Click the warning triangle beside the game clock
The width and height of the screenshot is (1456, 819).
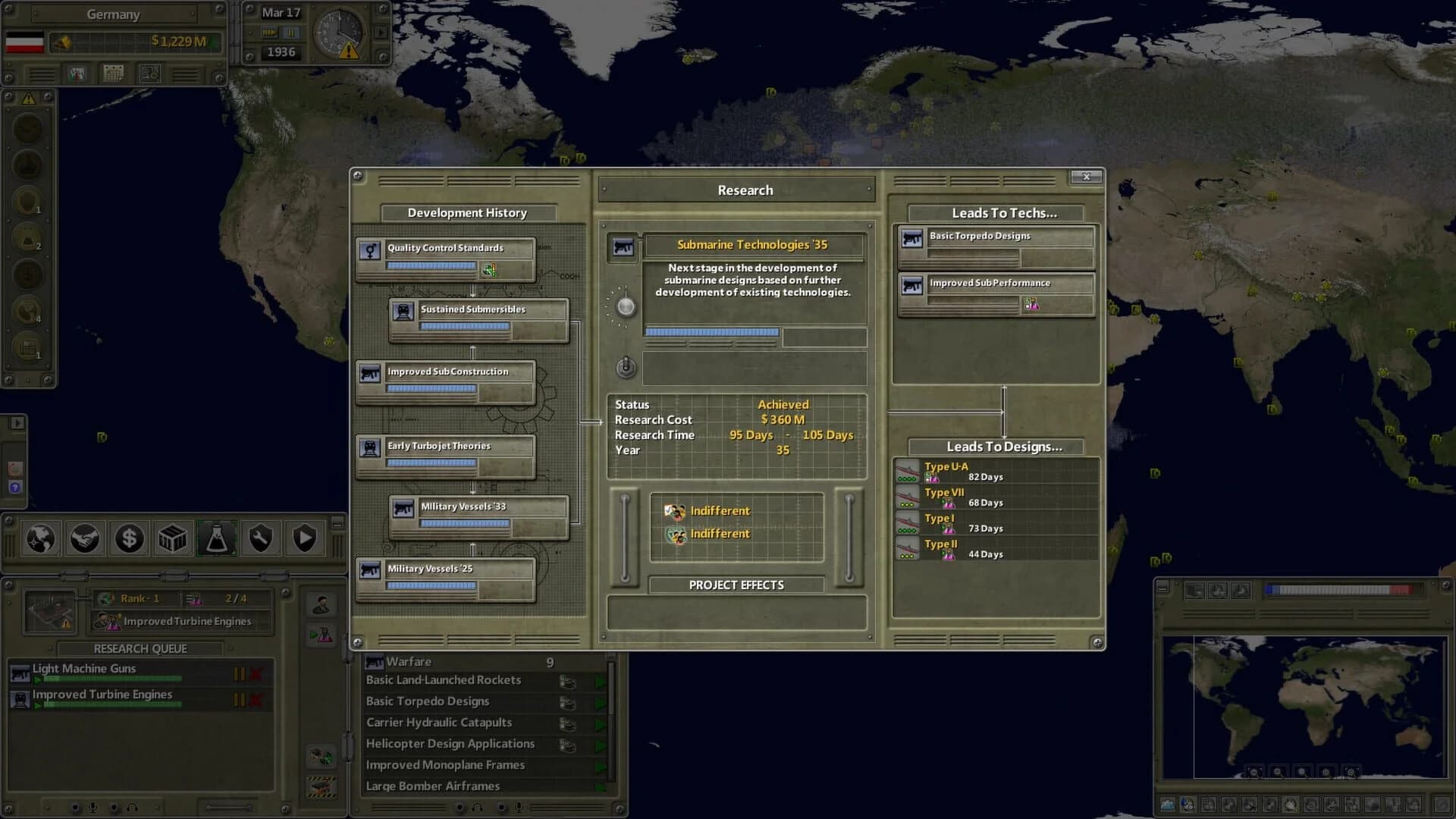pos(348,49)
